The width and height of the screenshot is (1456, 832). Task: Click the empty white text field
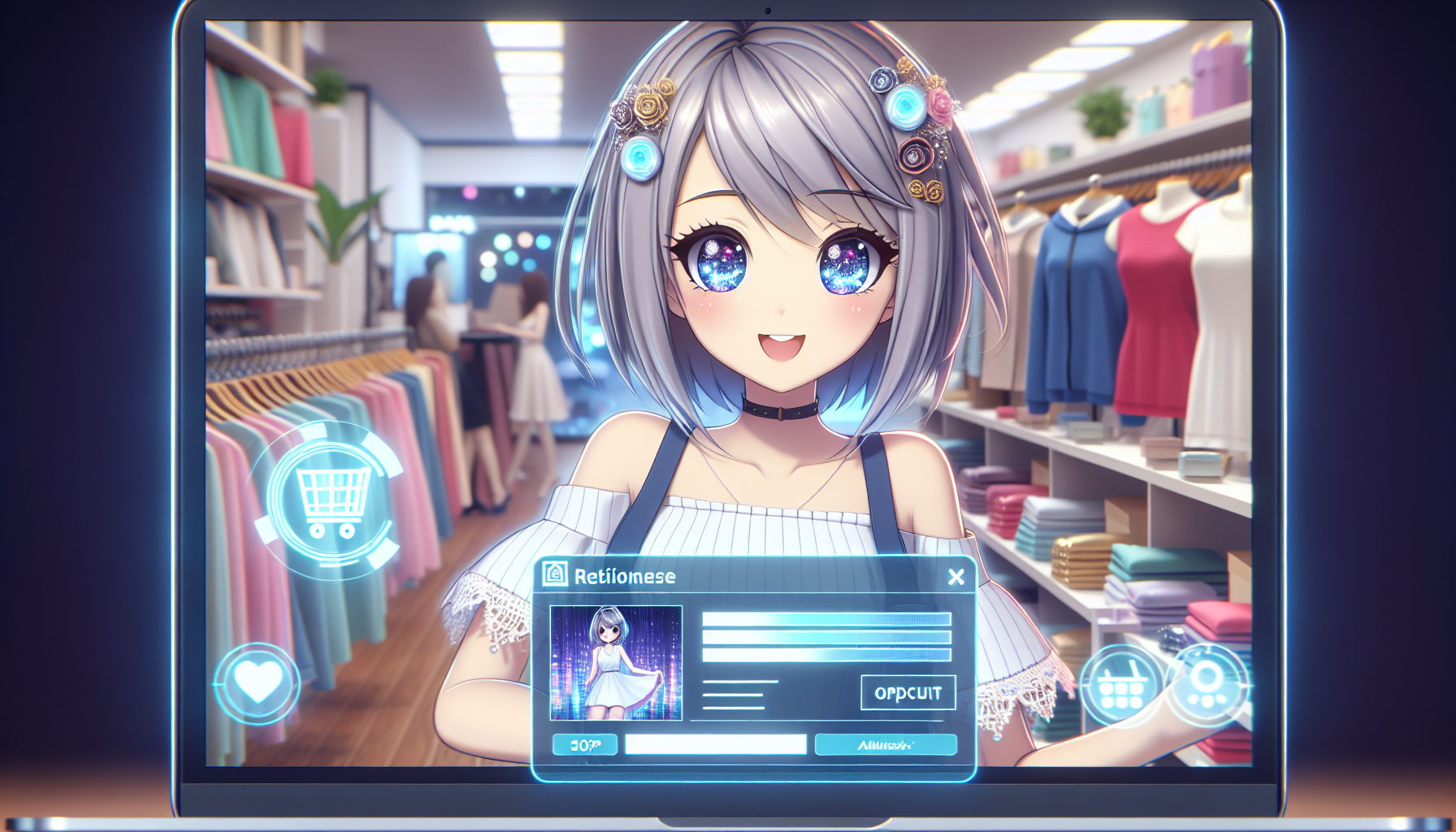point(715,744)
